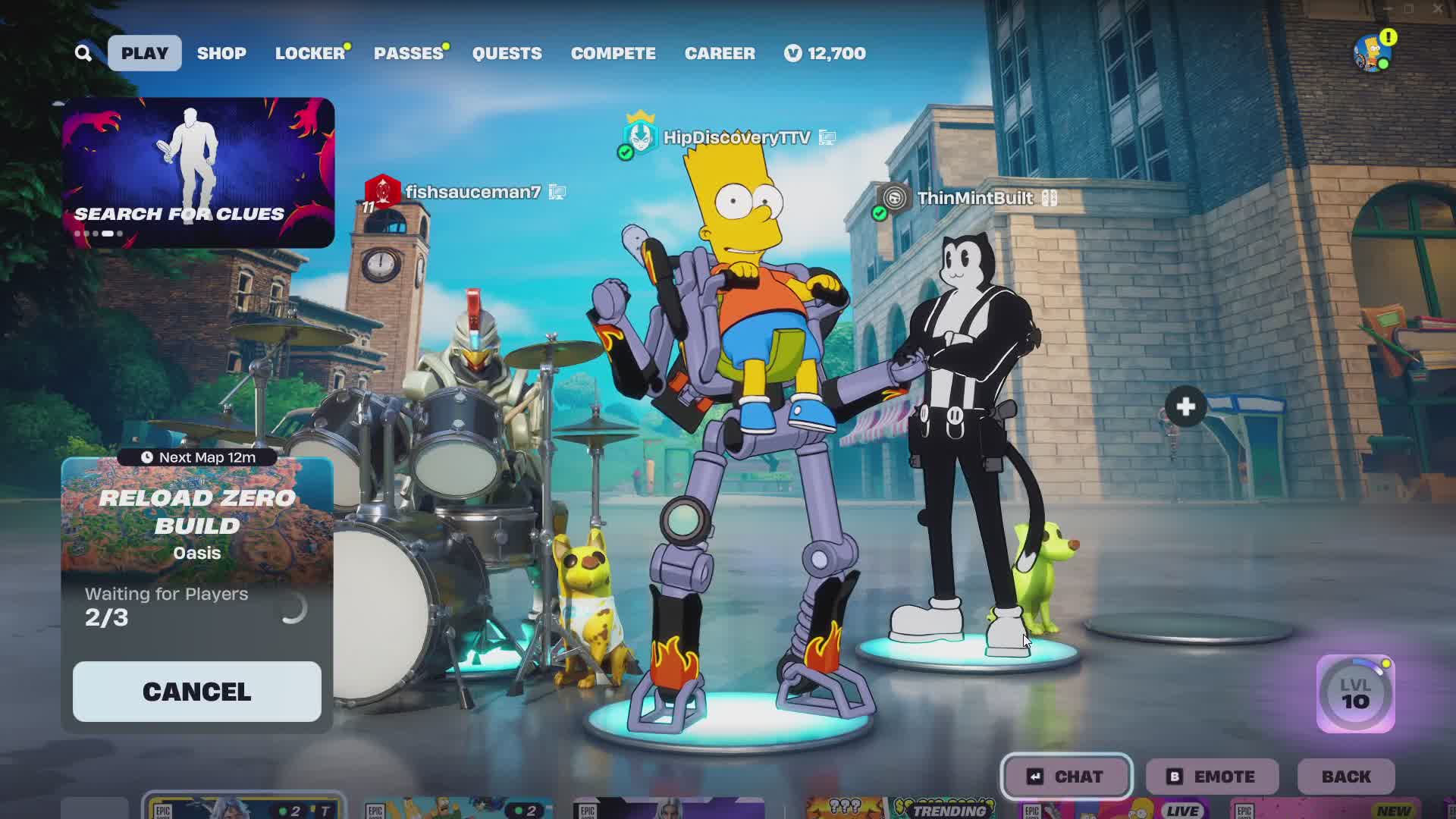Select the Reload Zero Build mode tile
The height and width of the screenshot is (819, 1456).
tap(197, 523)
